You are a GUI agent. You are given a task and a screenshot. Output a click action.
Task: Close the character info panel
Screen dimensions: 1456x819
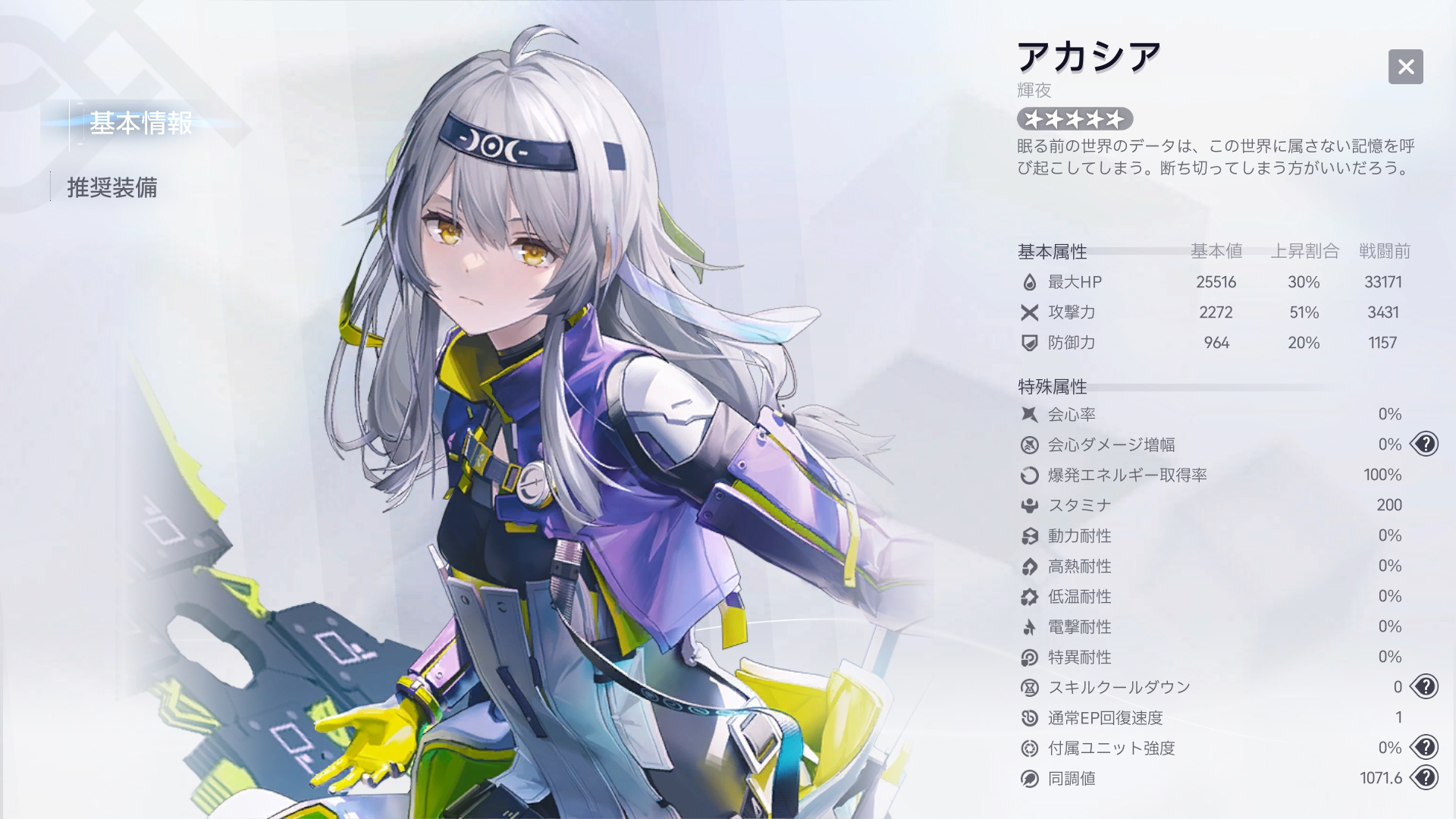click(x=1405, y=67)
